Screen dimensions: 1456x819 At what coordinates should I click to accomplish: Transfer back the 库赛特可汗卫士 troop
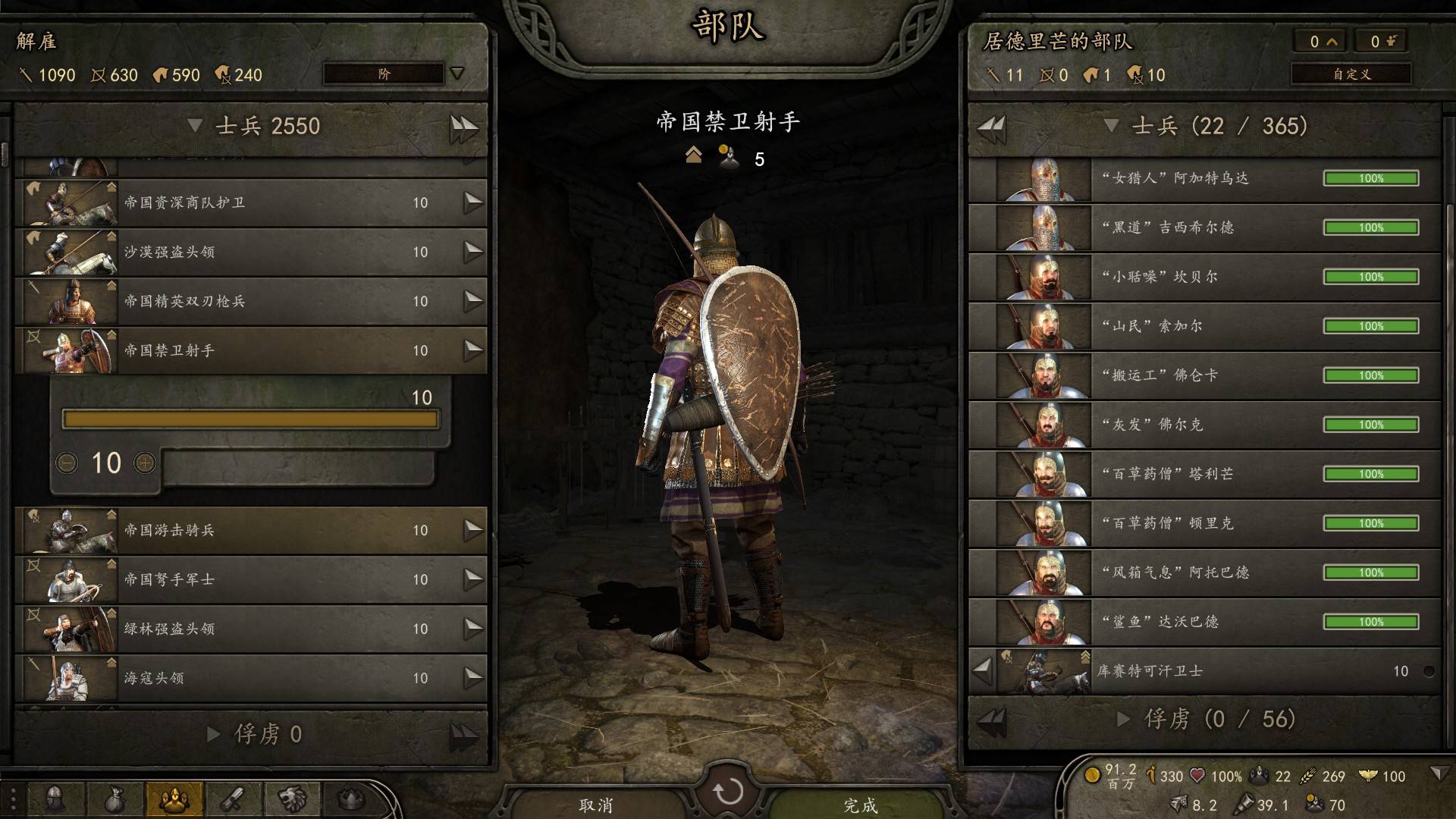[983, 670]
